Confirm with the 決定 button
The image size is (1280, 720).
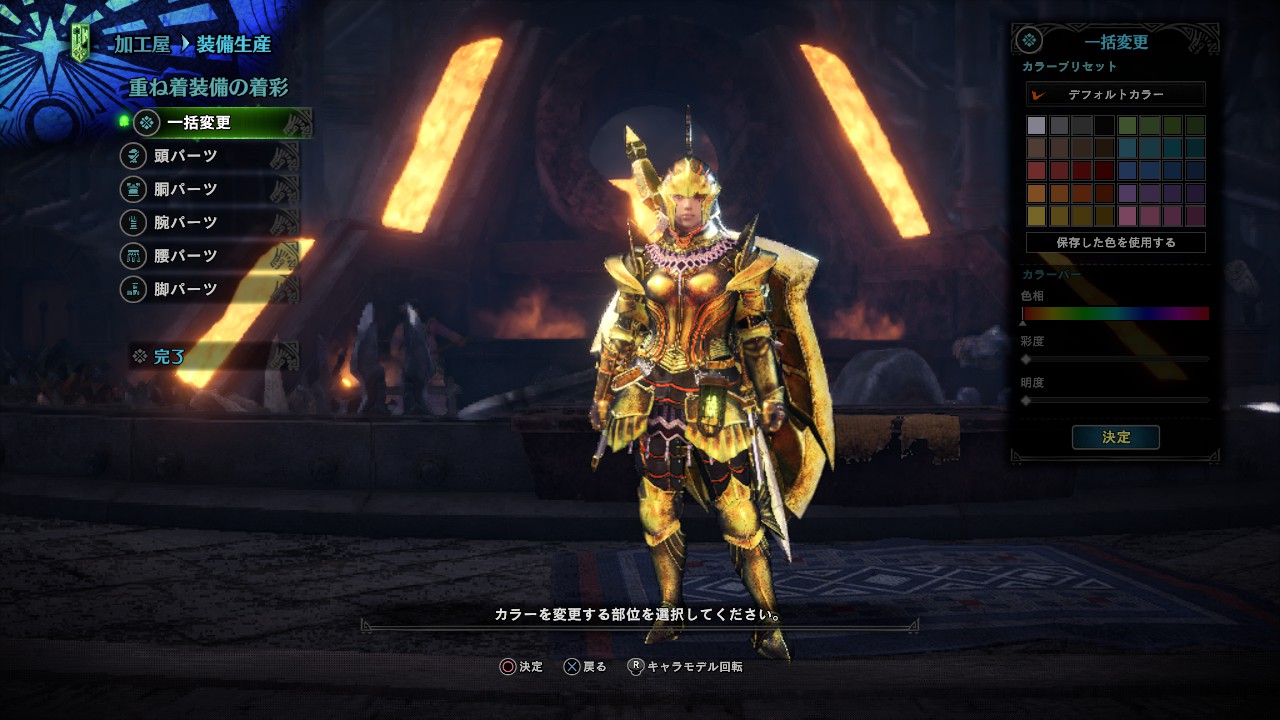click(1115, 437)
